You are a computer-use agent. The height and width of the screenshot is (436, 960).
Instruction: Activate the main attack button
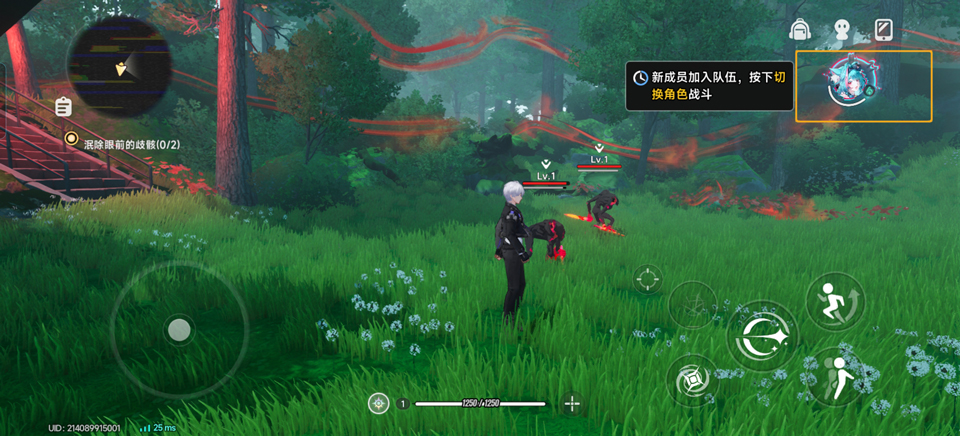pyautogui.click(x=762, y=337)
